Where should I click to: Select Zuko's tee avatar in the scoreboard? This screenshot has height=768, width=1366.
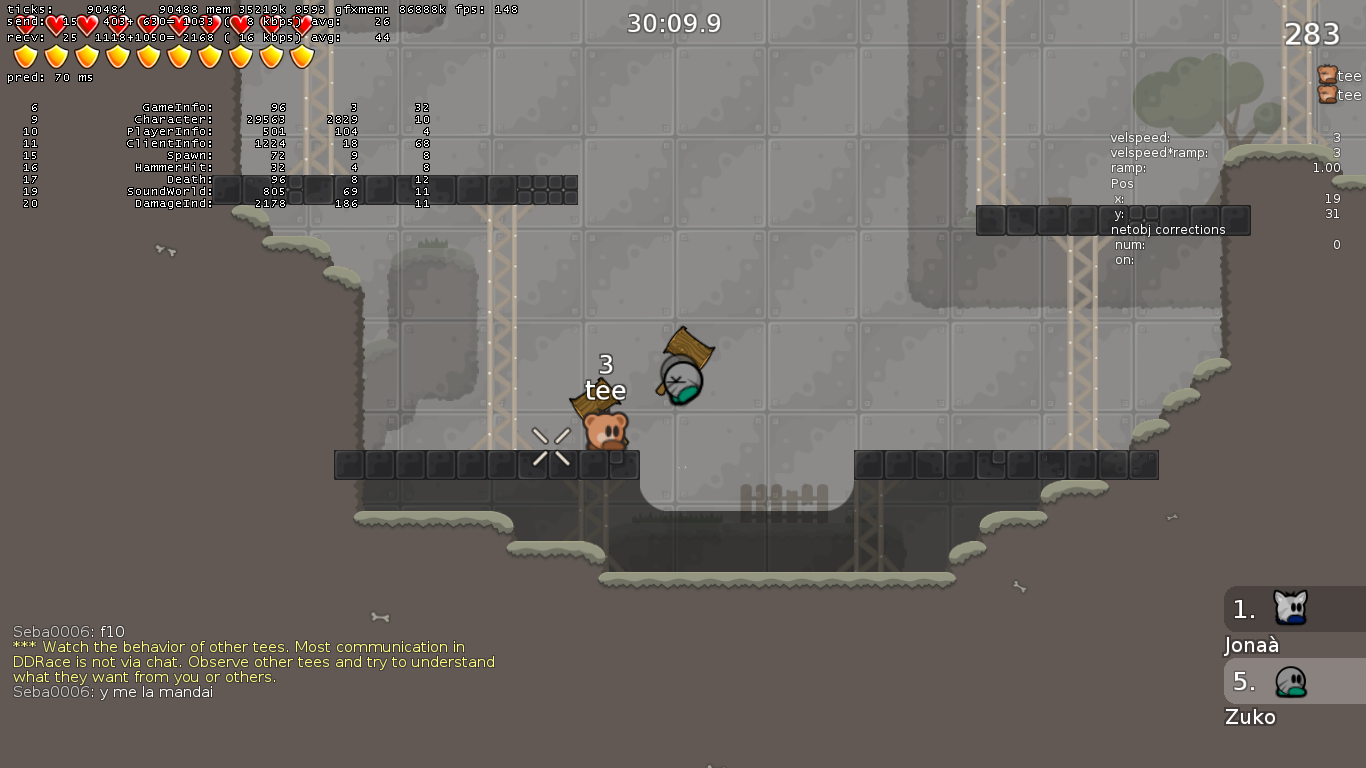click(1290, 681)
